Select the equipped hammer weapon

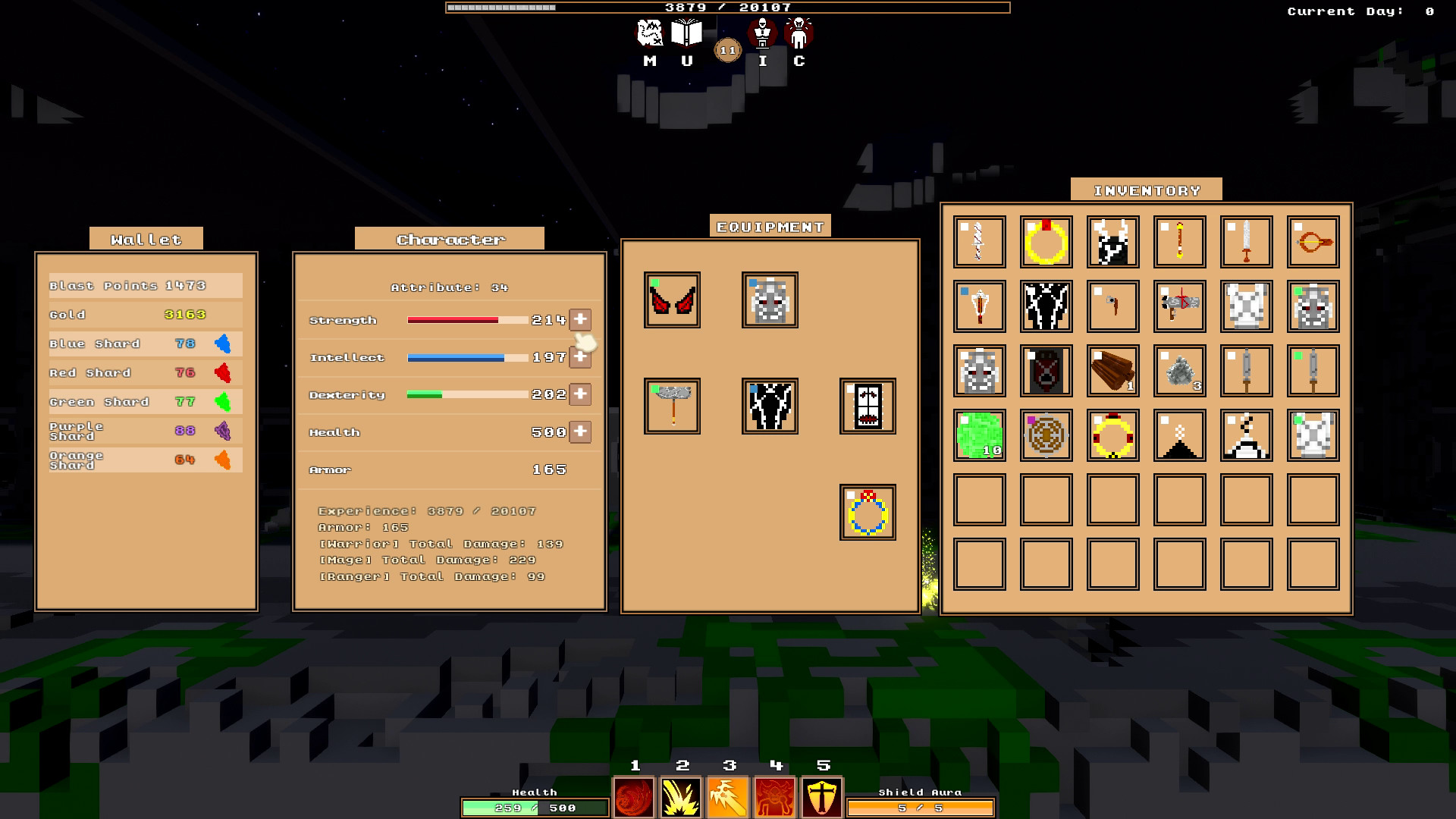[x=670, y=406]
